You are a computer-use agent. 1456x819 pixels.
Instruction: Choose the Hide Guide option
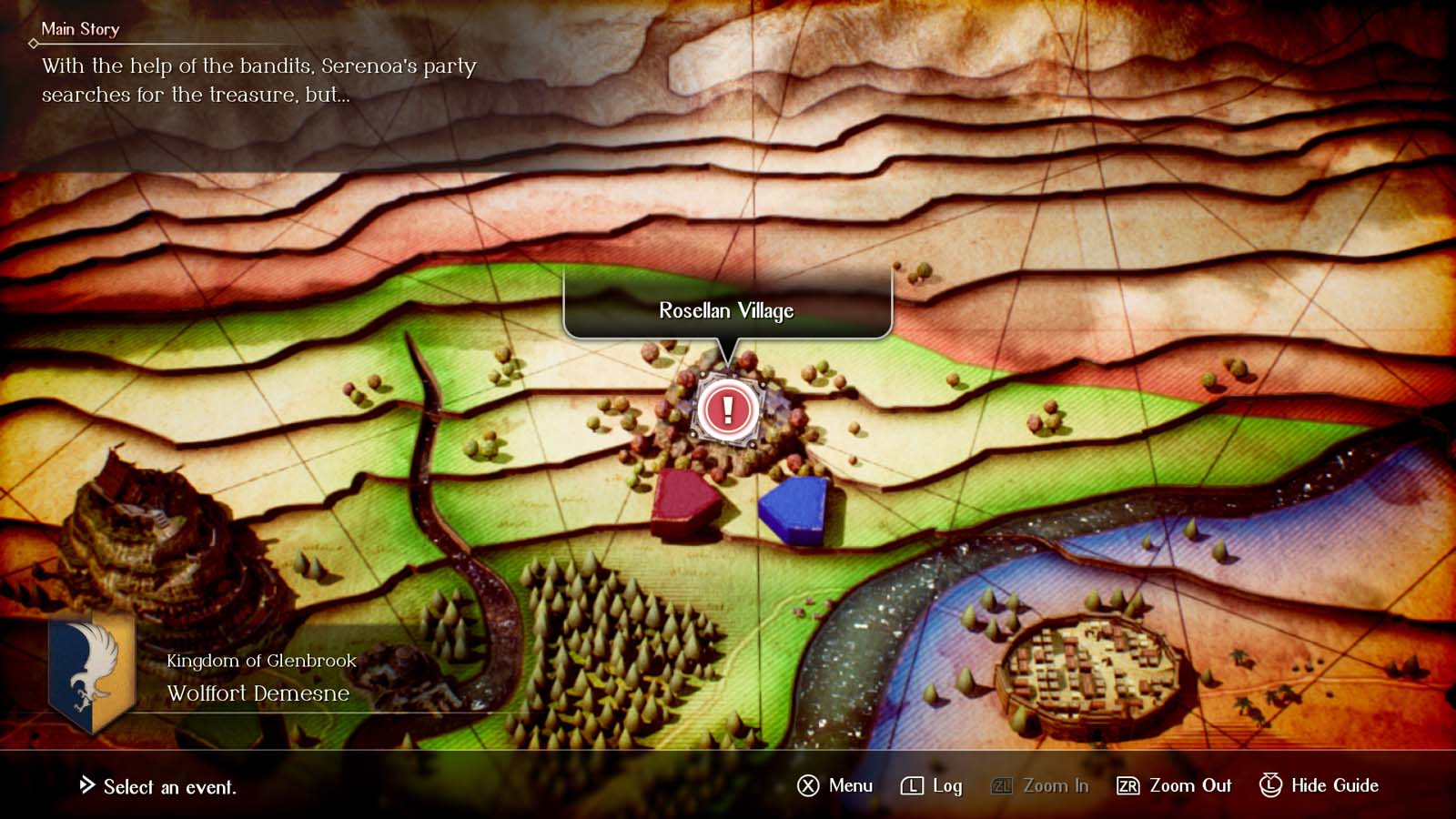tap(1319, 785)
